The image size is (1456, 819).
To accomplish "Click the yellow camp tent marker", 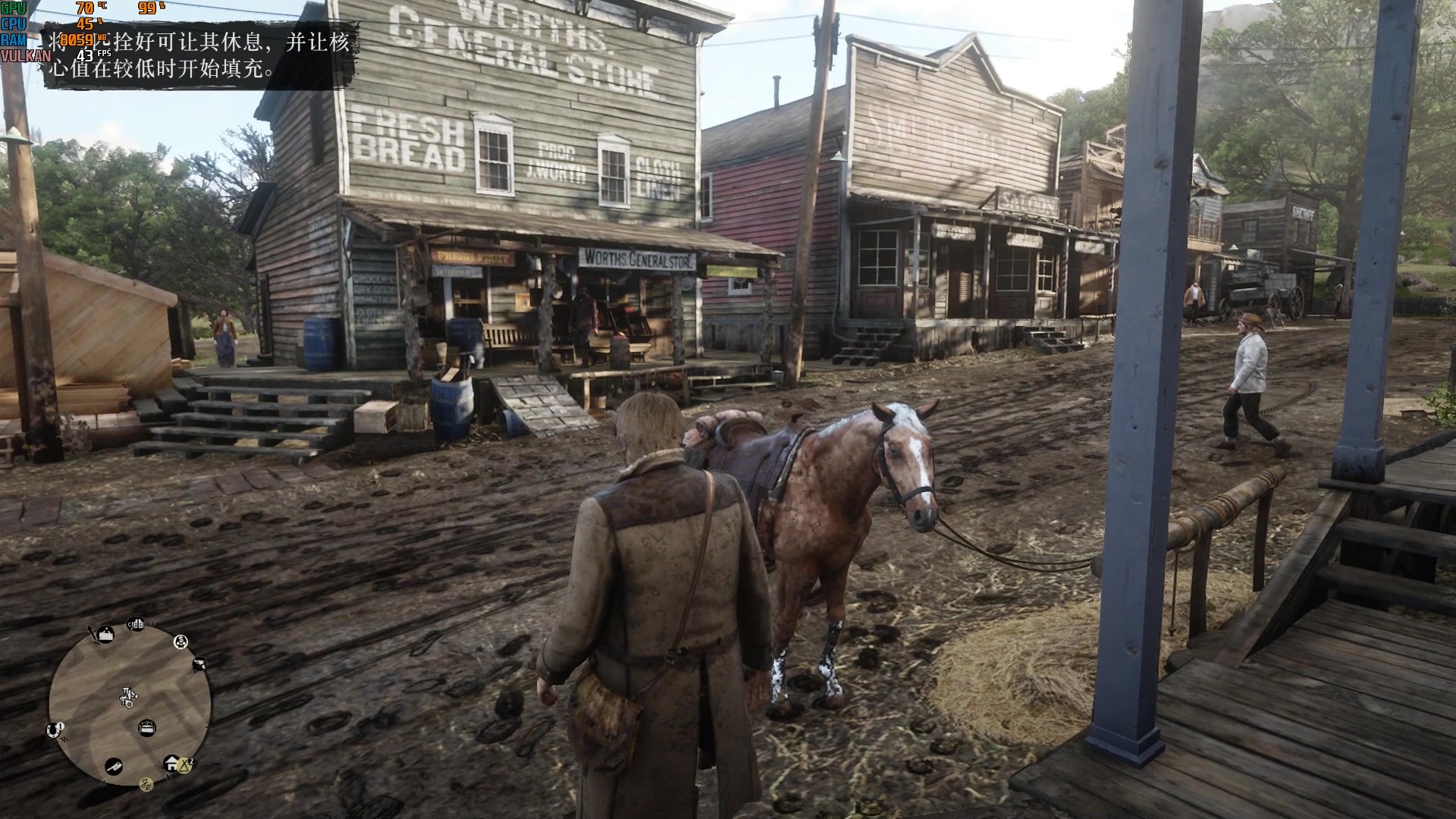I will click(x=185, y=766).
